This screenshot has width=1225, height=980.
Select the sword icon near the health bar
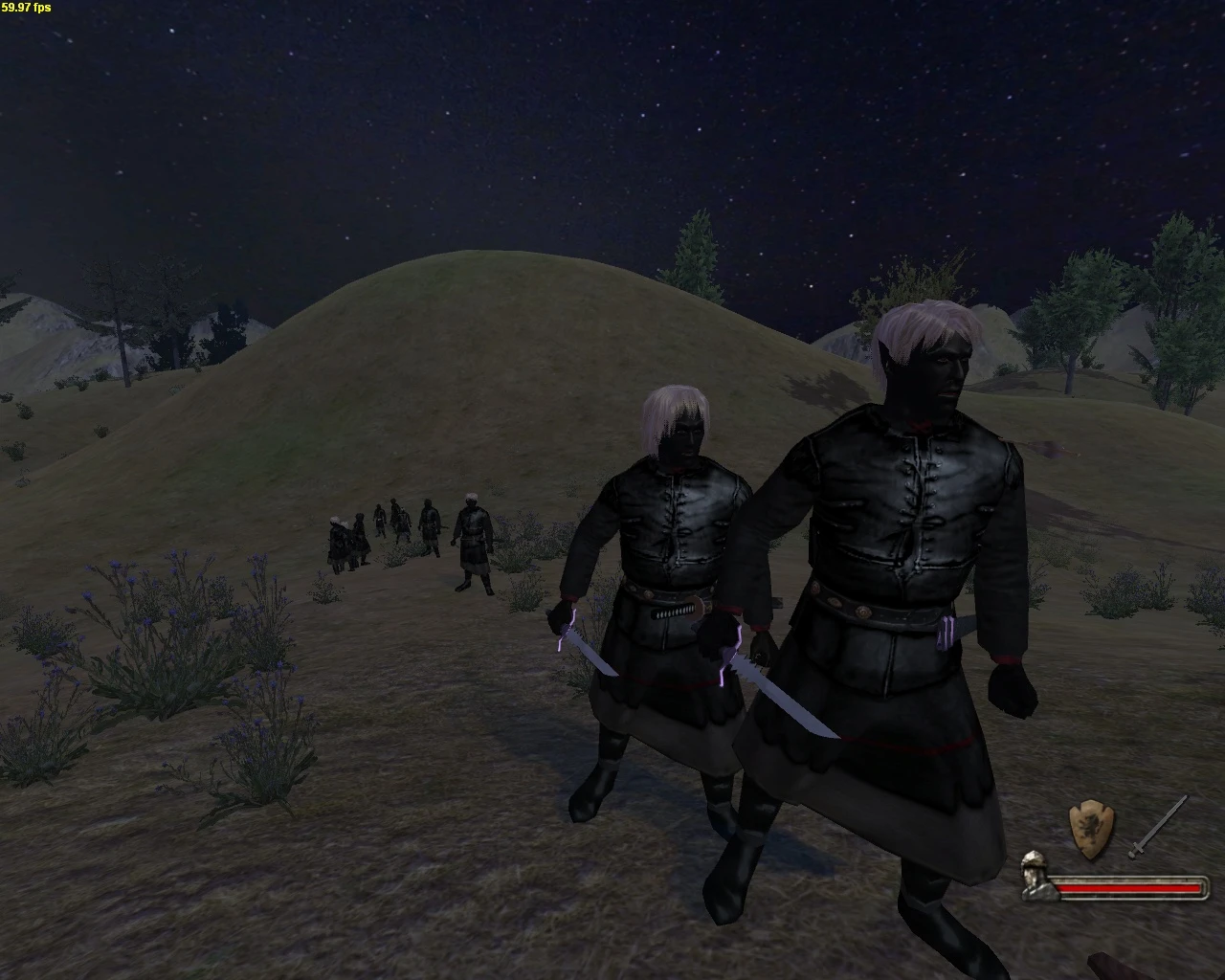[x=1159, y=824]
